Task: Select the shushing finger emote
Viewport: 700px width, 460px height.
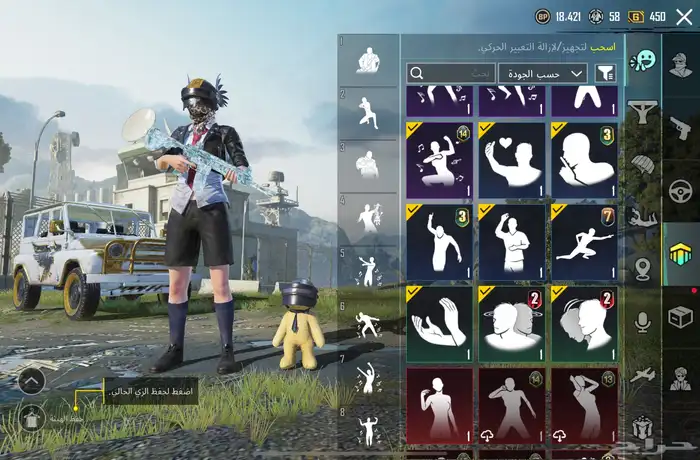Action: pyautogui.click(x=583, y=159)
